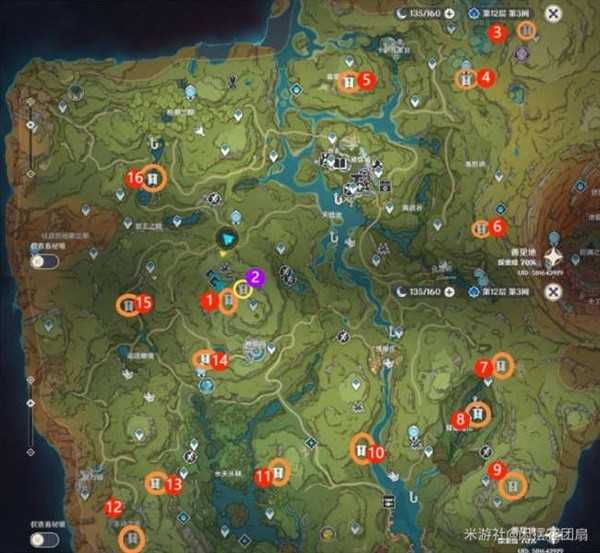Click the circled map pin labeled 4
This screenshot has width=600, height=553.
point(466,79)
